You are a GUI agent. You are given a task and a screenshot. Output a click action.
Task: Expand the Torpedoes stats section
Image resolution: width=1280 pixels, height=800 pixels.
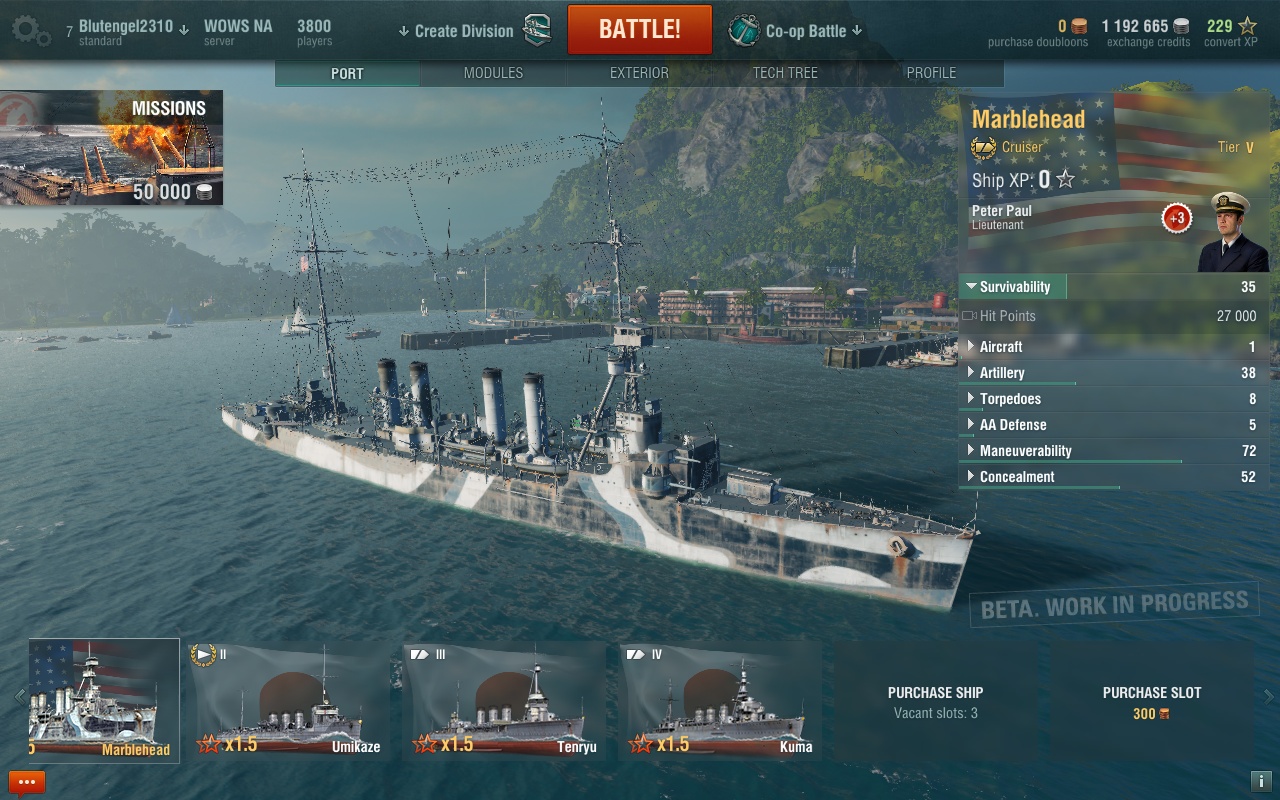(1008, 399)
